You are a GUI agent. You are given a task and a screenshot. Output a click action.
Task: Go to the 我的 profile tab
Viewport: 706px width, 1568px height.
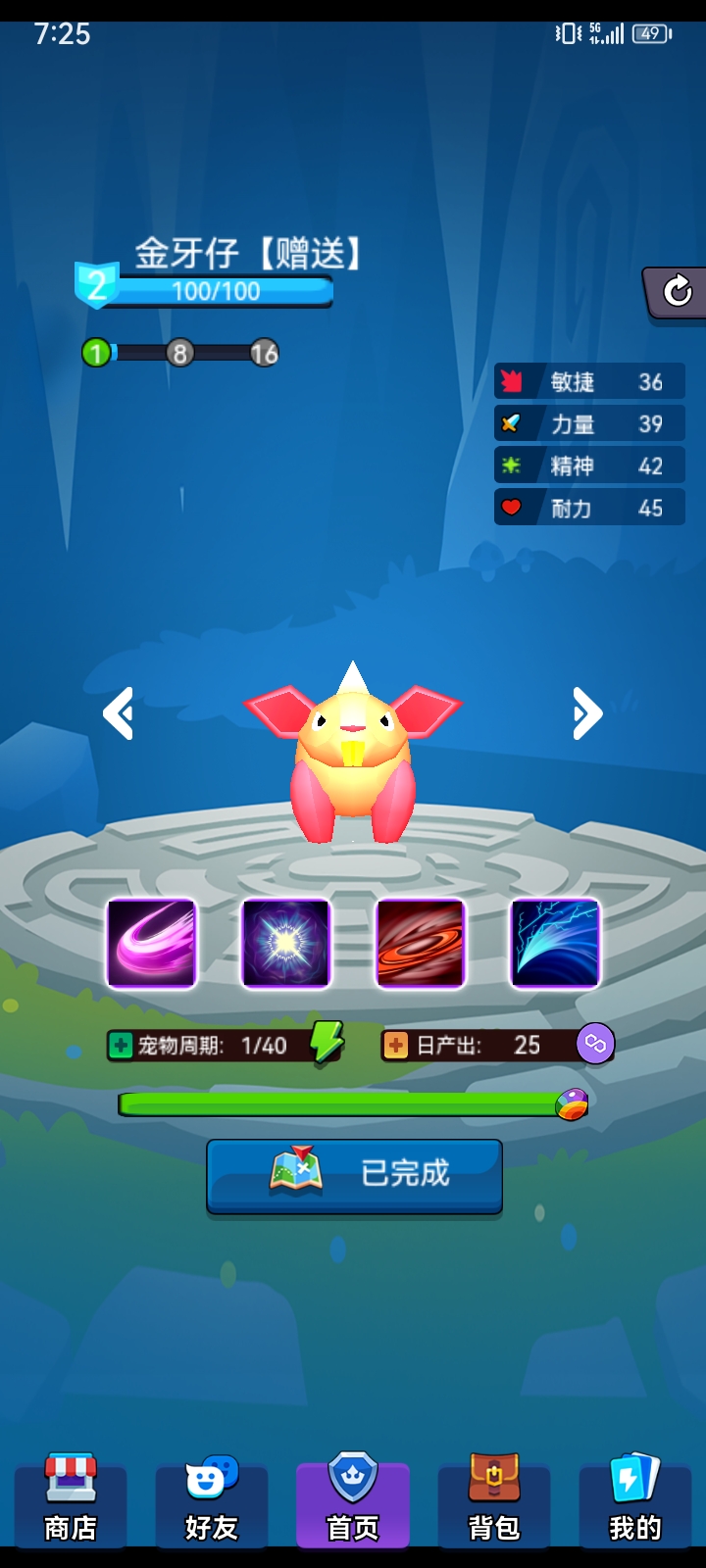pos(634,1501)
